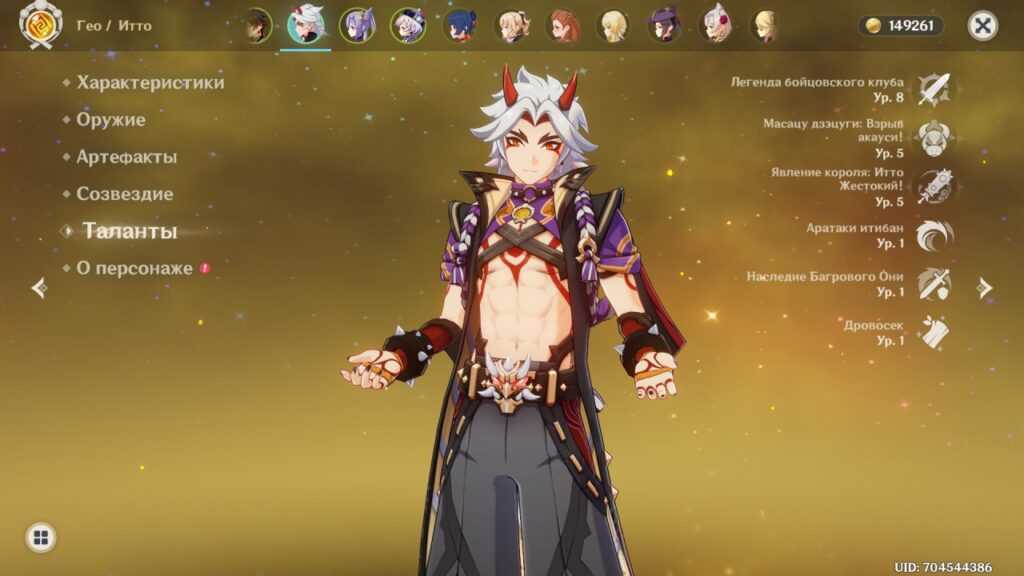This screenshot has height=576, width=1024.
Task: Pick the purple witch hat character portrait
Action: (x=663, y=26)
